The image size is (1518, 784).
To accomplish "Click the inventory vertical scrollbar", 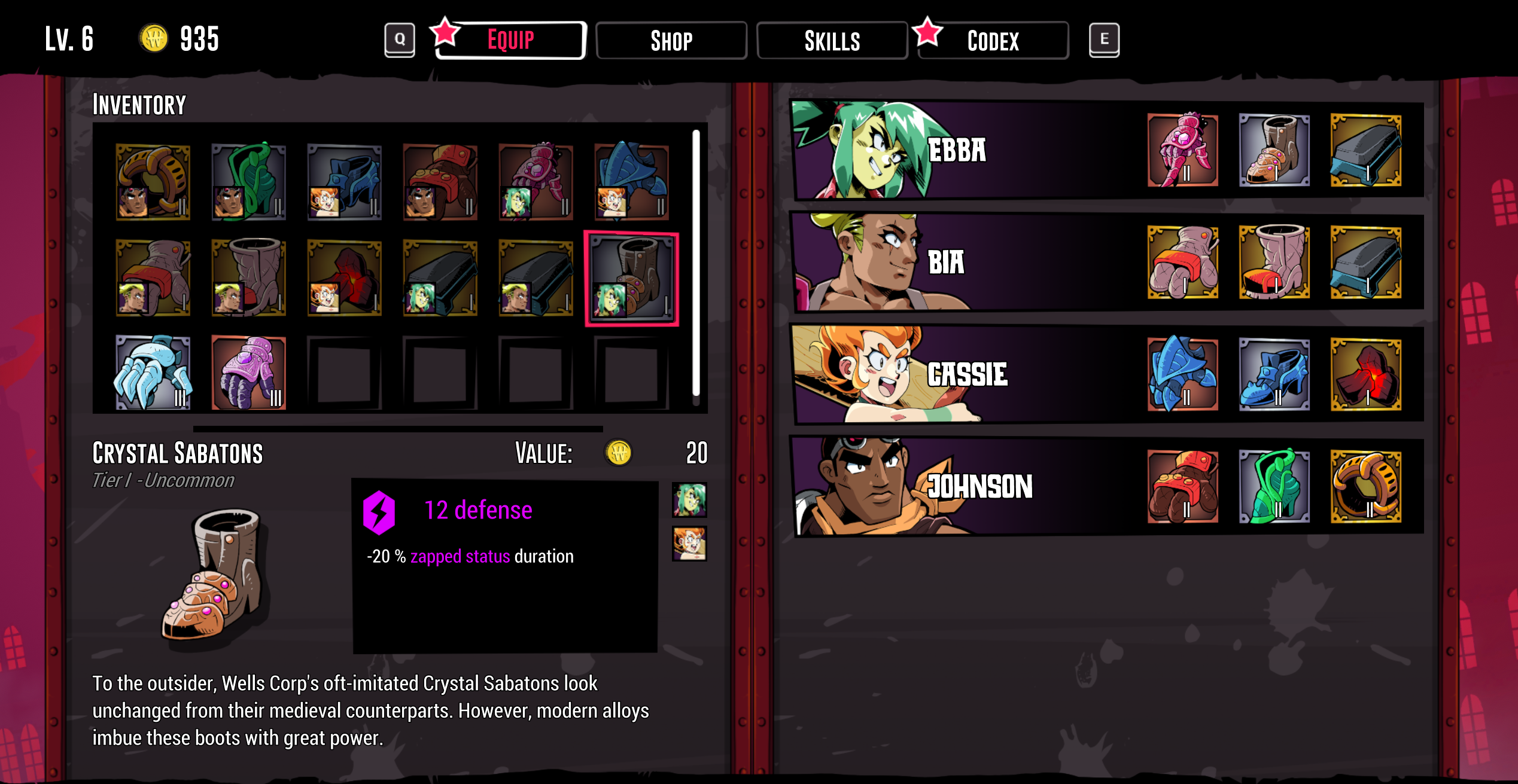I will [696, 263].
